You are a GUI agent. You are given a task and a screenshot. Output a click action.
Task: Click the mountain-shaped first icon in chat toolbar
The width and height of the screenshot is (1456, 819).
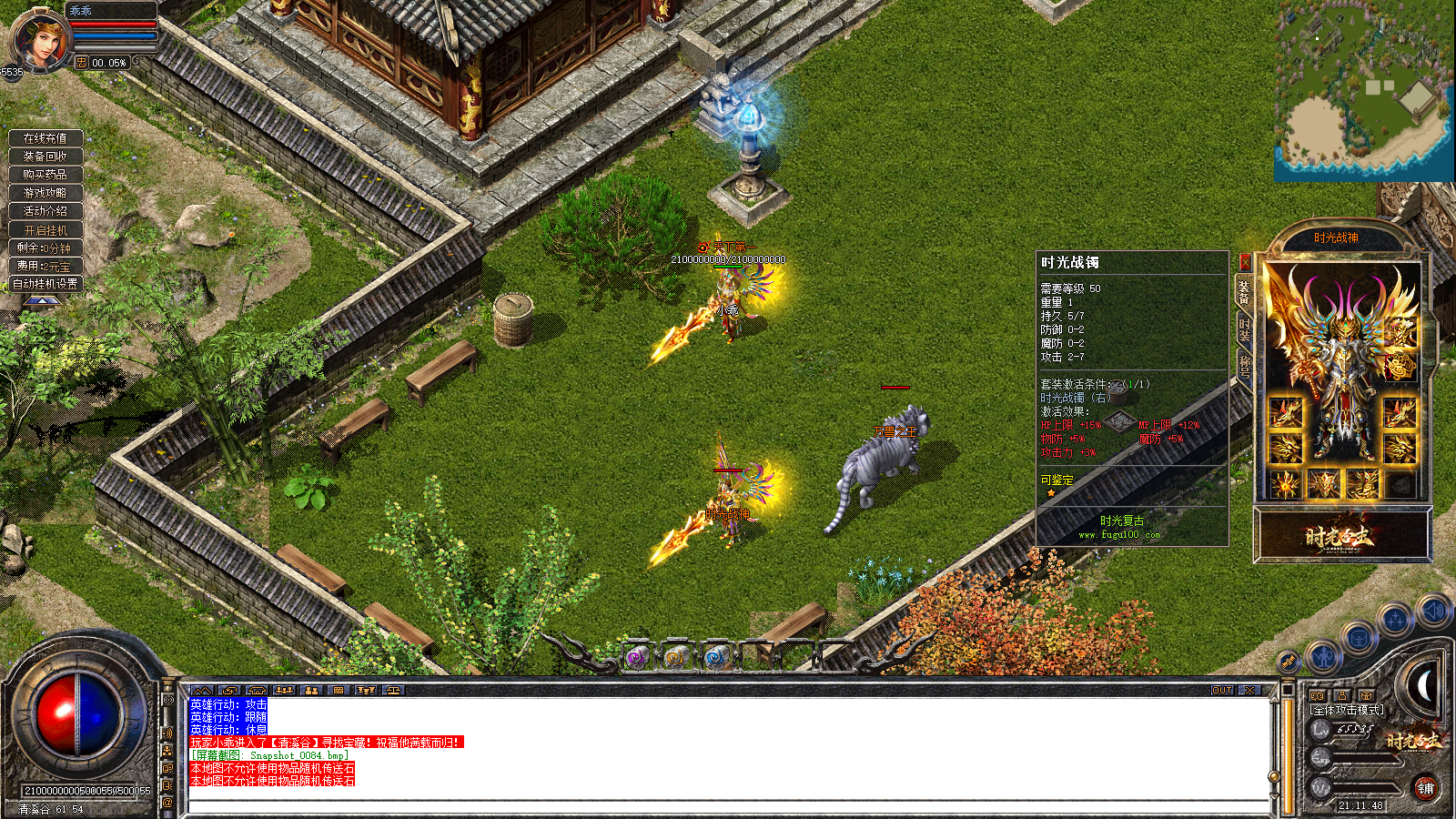pyautogui.click(x=202, y=690)
